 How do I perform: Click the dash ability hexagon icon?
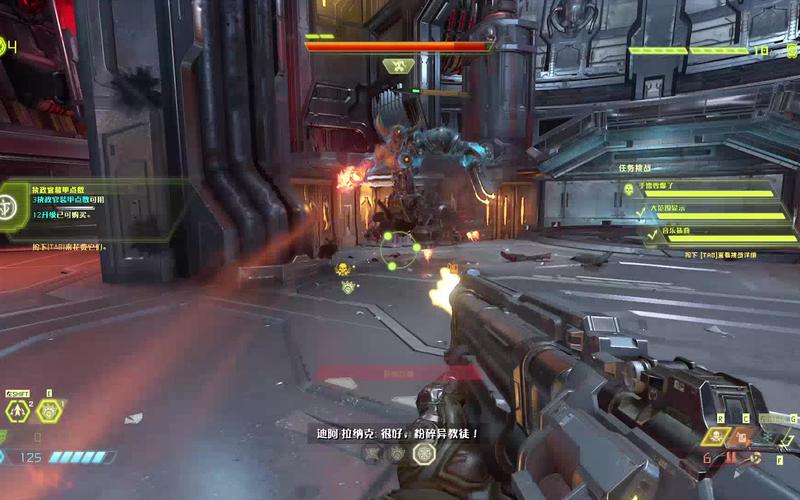(x=17, y=411)
